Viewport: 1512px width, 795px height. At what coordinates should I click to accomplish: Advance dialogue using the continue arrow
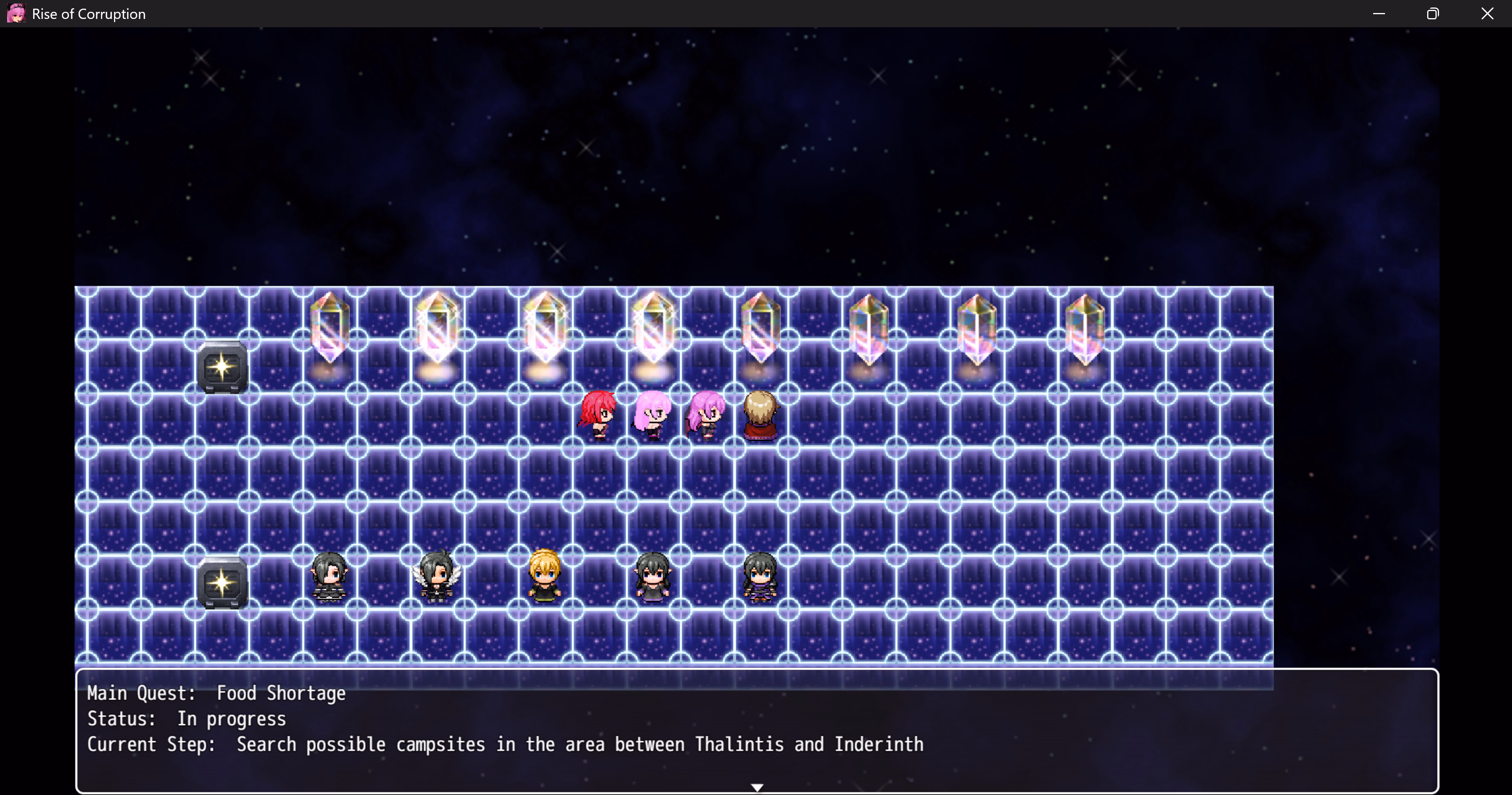tap(757, 787)
